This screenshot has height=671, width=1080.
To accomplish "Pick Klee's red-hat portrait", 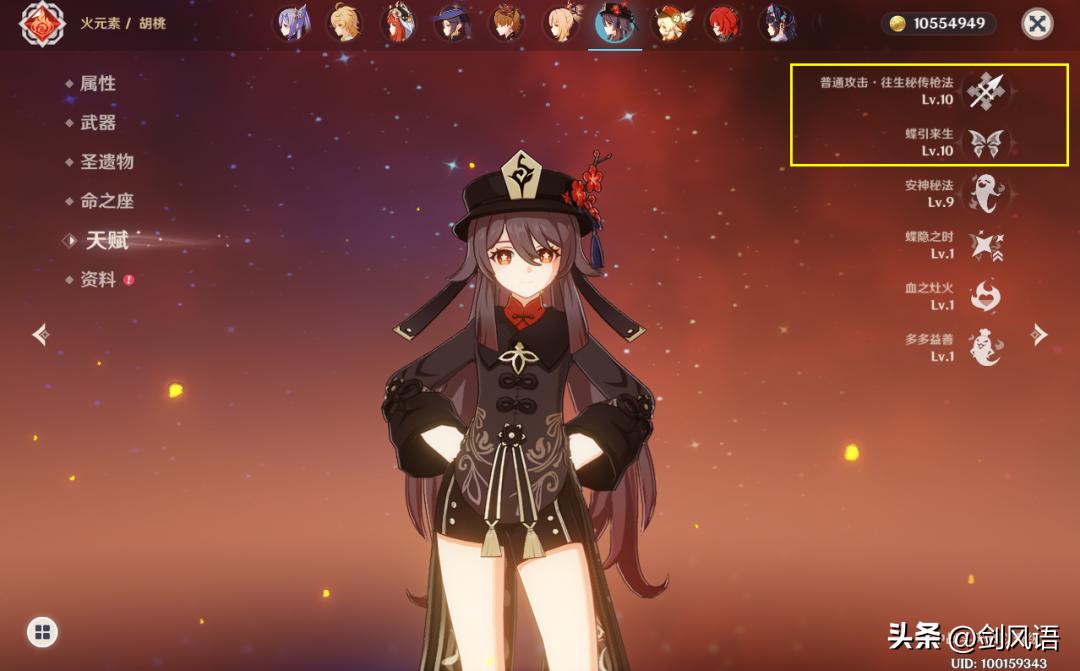I will pyautogui.click(x=668, y=23).
